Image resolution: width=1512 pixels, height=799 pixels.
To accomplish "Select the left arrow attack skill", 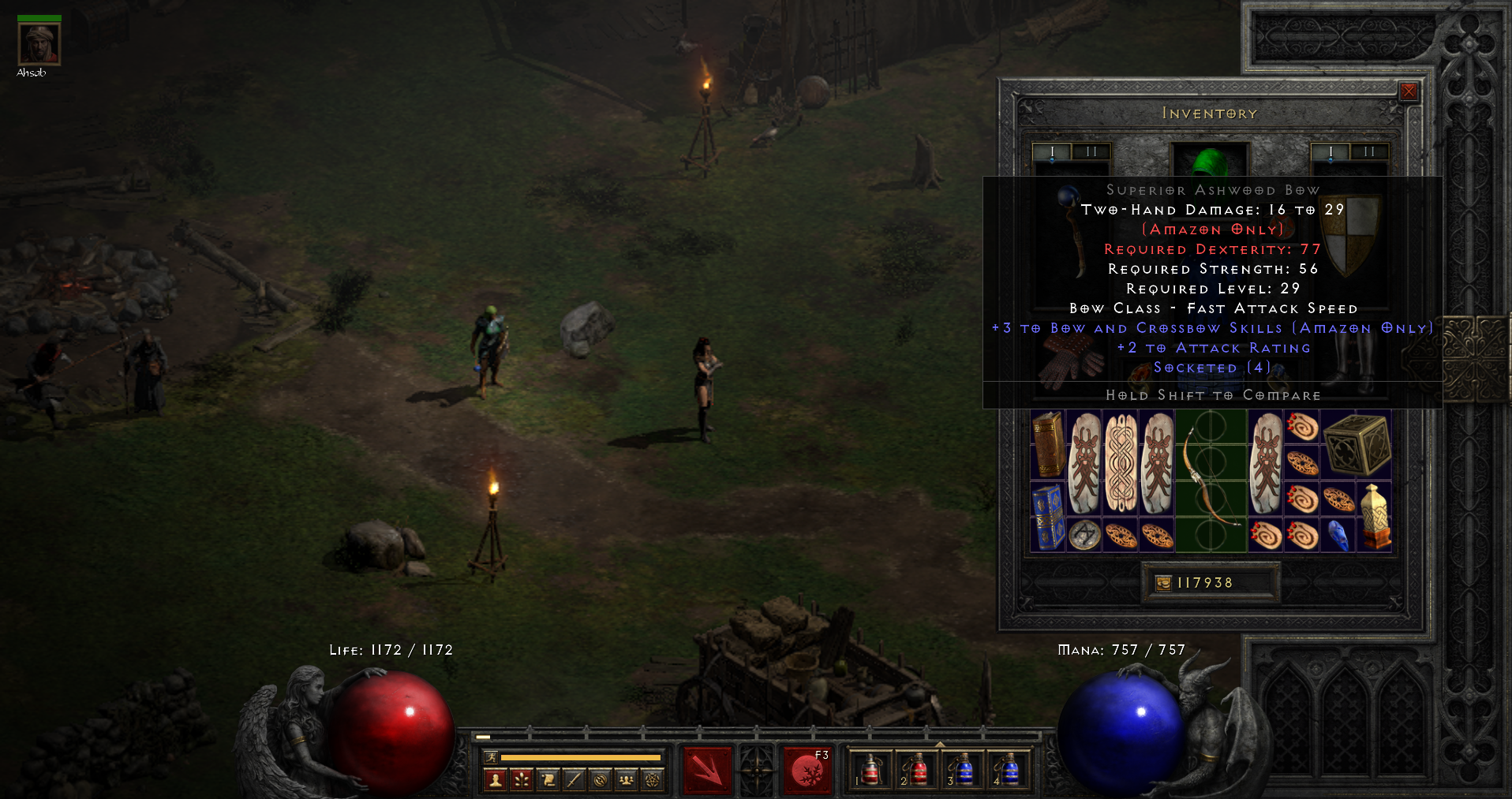I will coord(707,770).
